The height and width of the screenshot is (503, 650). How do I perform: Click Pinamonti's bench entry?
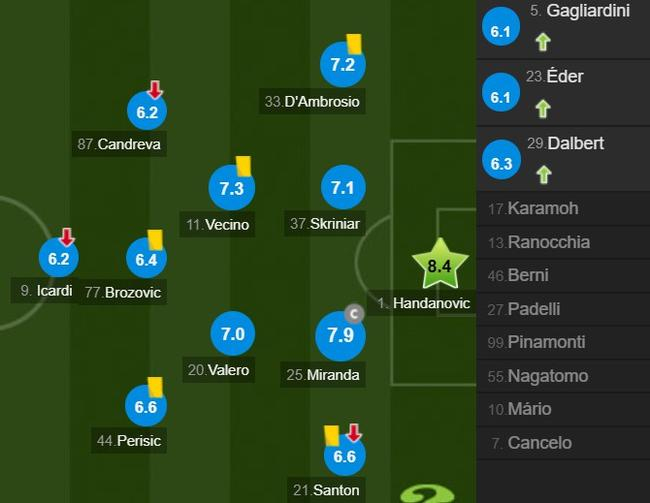click(x=563, y=342)
